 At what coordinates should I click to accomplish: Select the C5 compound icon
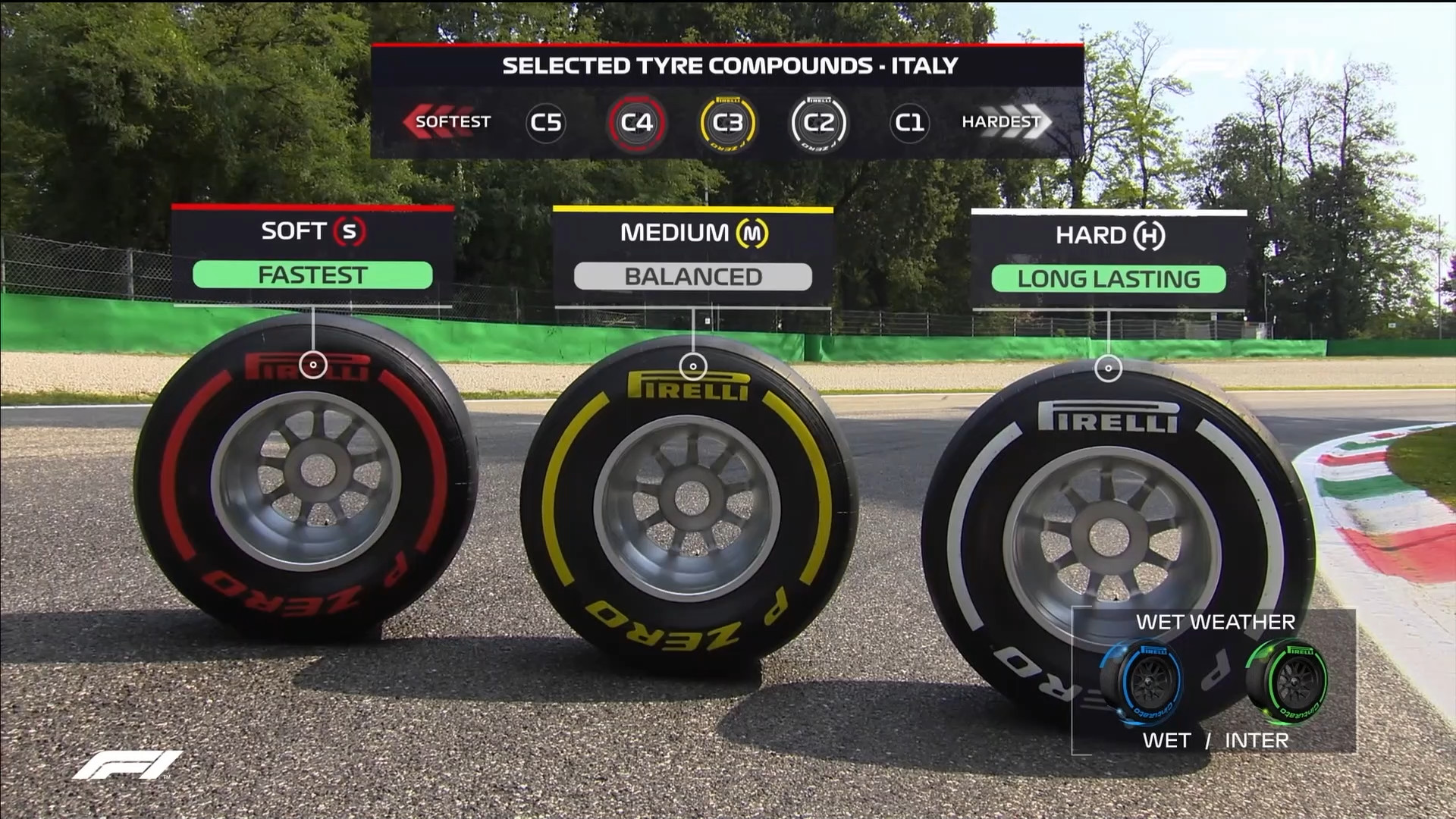546,122
